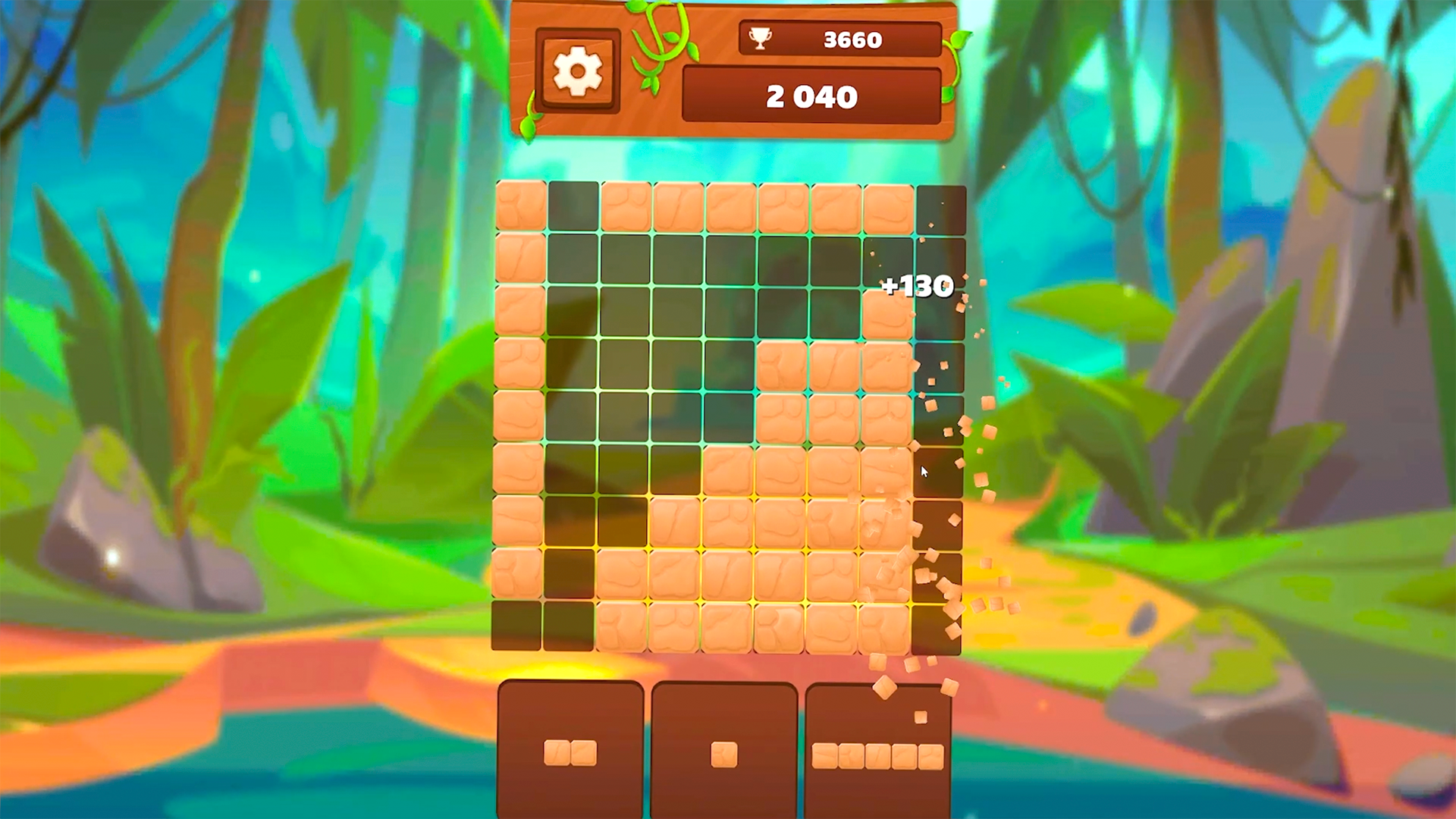Screen dimensions: 1456x819
Task: Select the current score display showing 2040
Action: click(x=811, y=96)
